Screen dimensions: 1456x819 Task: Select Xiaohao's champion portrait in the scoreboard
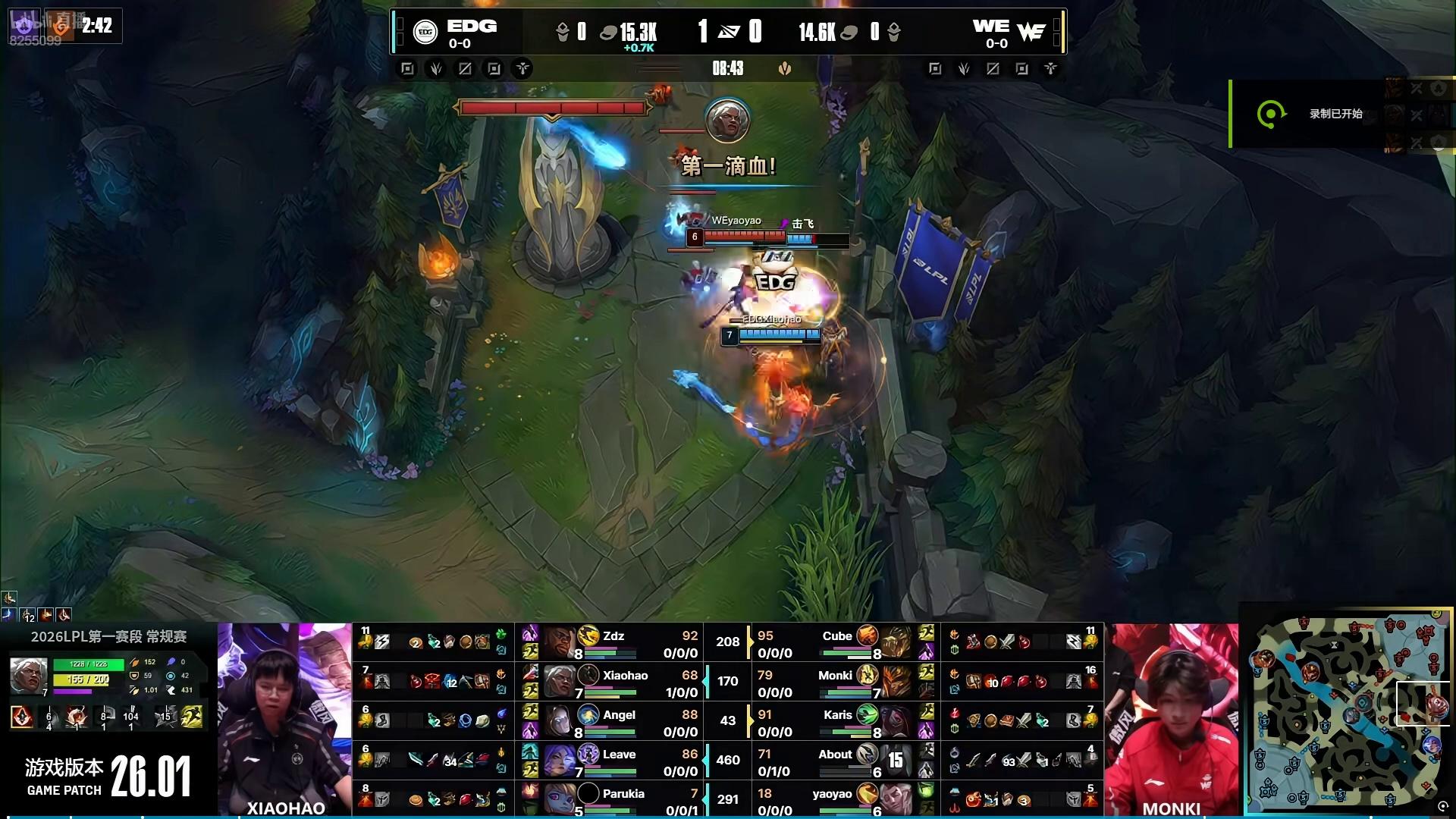(559, 682)
